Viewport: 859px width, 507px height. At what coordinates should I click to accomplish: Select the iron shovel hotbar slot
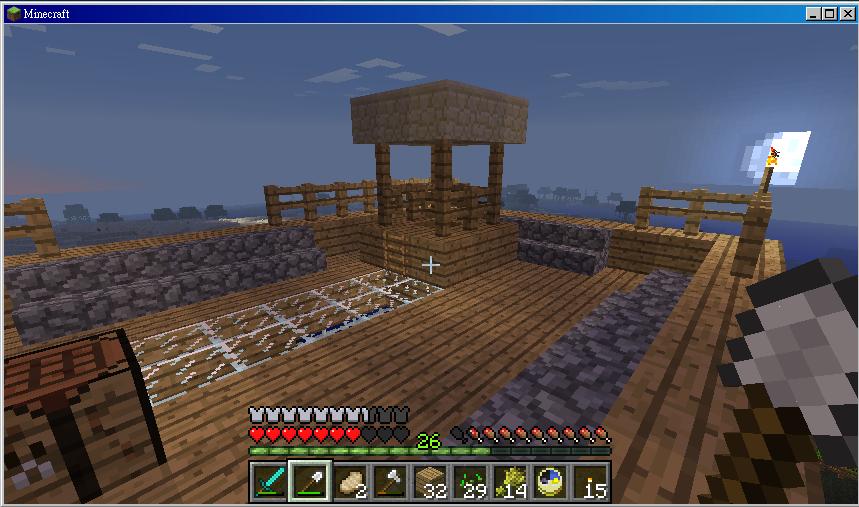(x=307, y=482)
